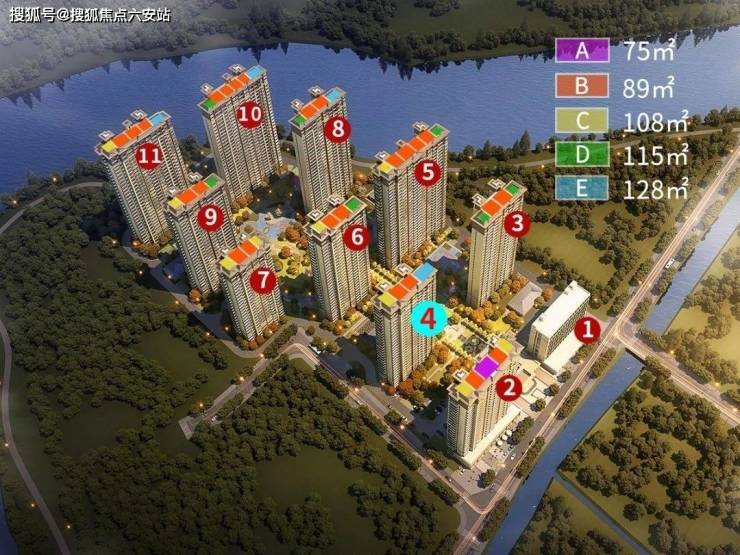Viewport: 740px width, 555px height.
Task: Click building marker number 6
Action: pos(357,238)
